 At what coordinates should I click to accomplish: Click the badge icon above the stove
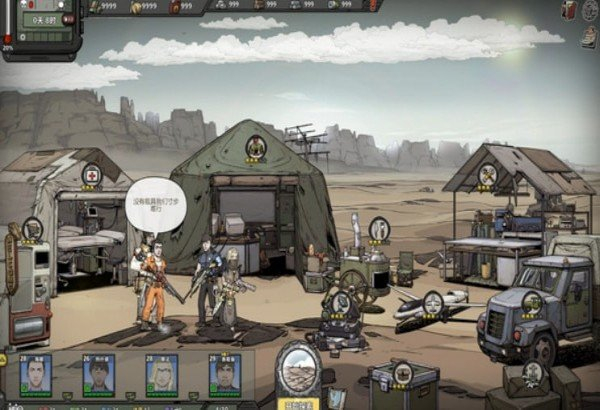click(379, 229)
